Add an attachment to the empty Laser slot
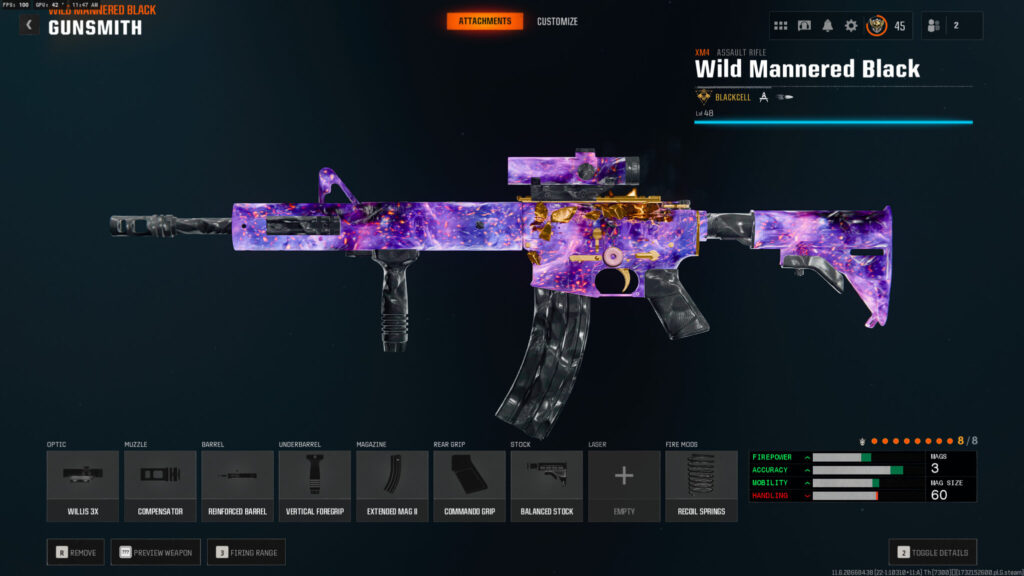This screenshot has height=576, width=1024. [624, 485]
